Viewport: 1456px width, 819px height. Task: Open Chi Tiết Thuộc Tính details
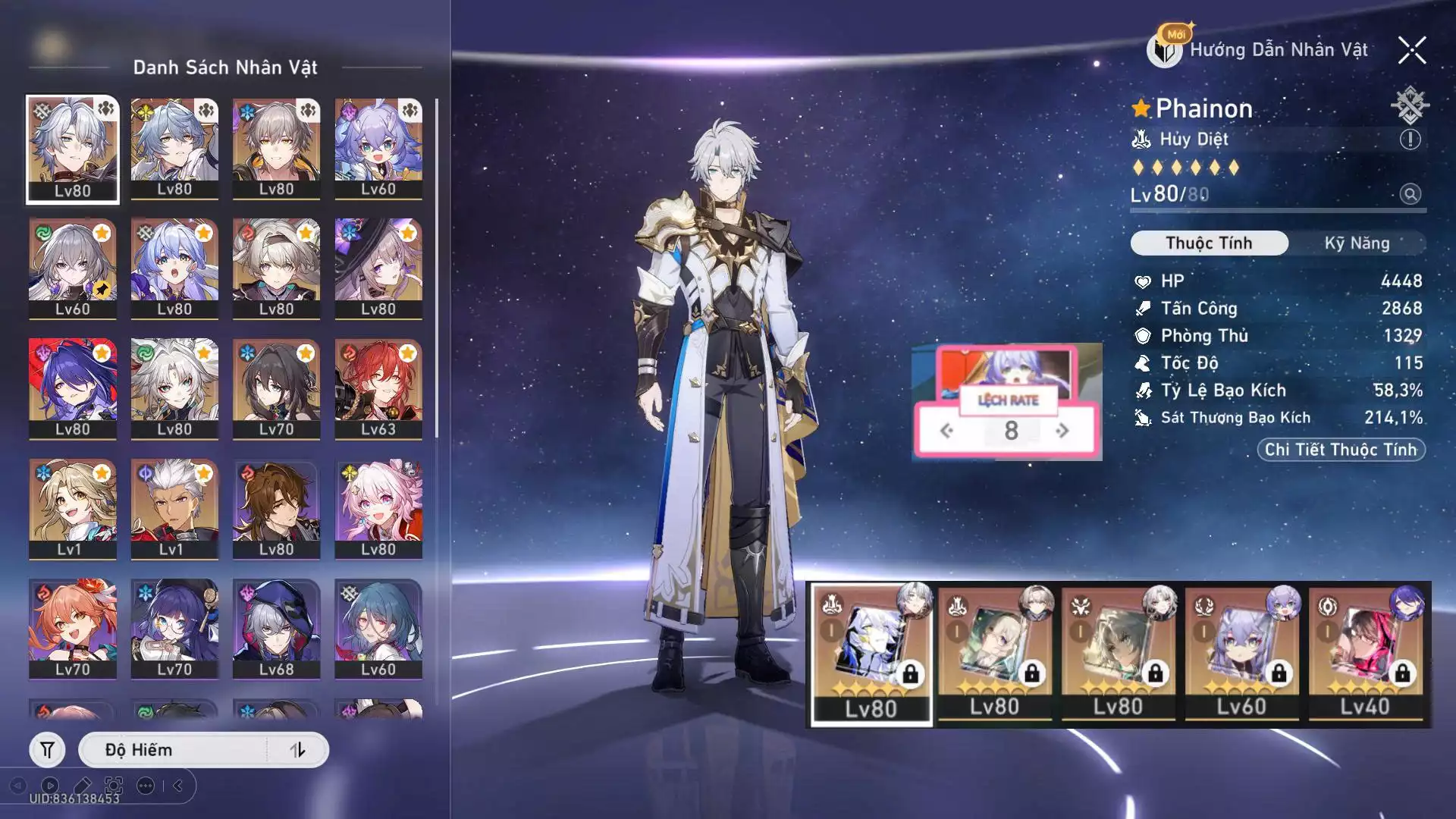pyautogui.click(x=1341, y=450)
